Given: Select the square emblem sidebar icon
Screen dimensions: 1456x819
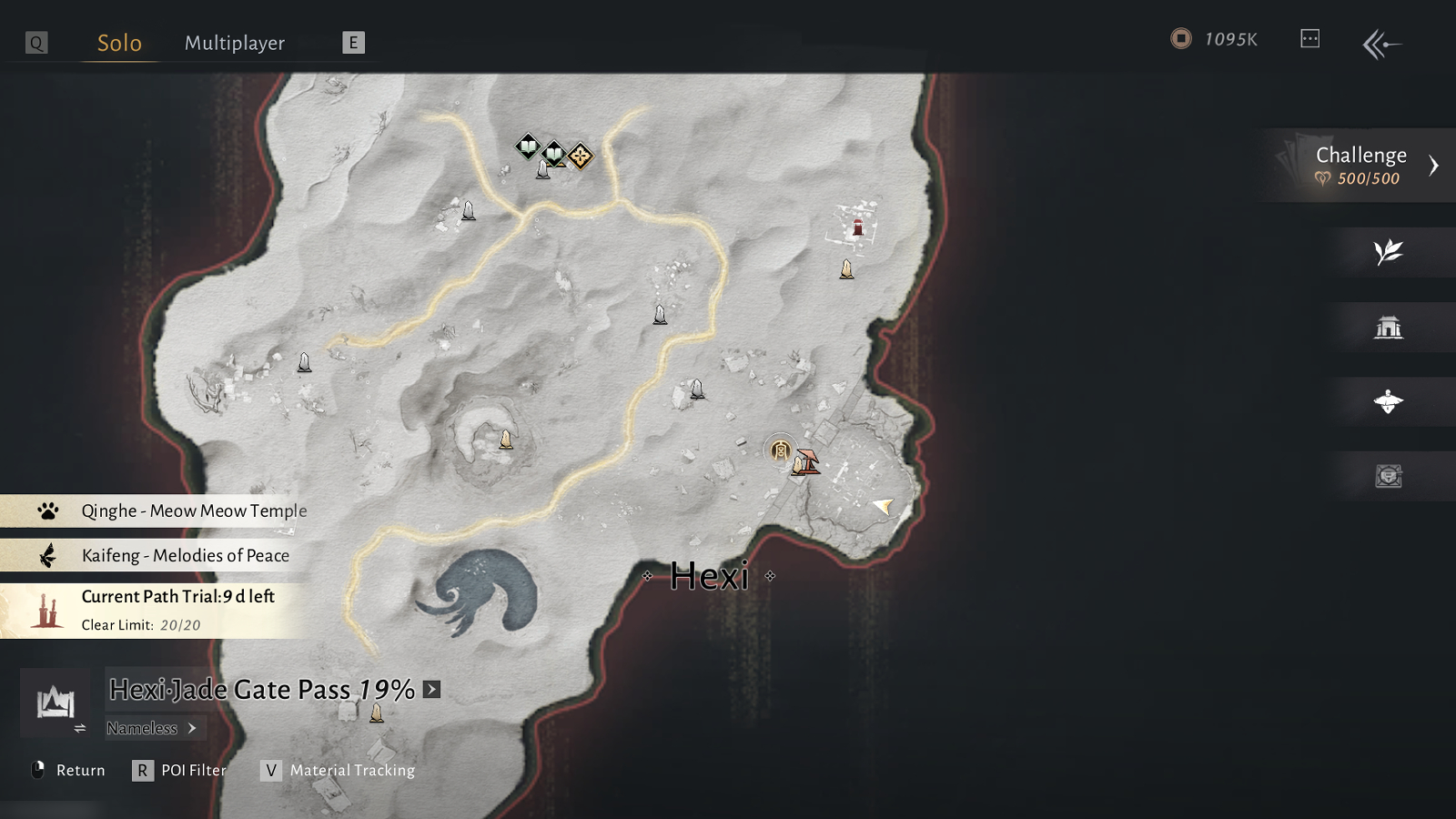Looking at the screenshot, I should tap(1388, 476).
